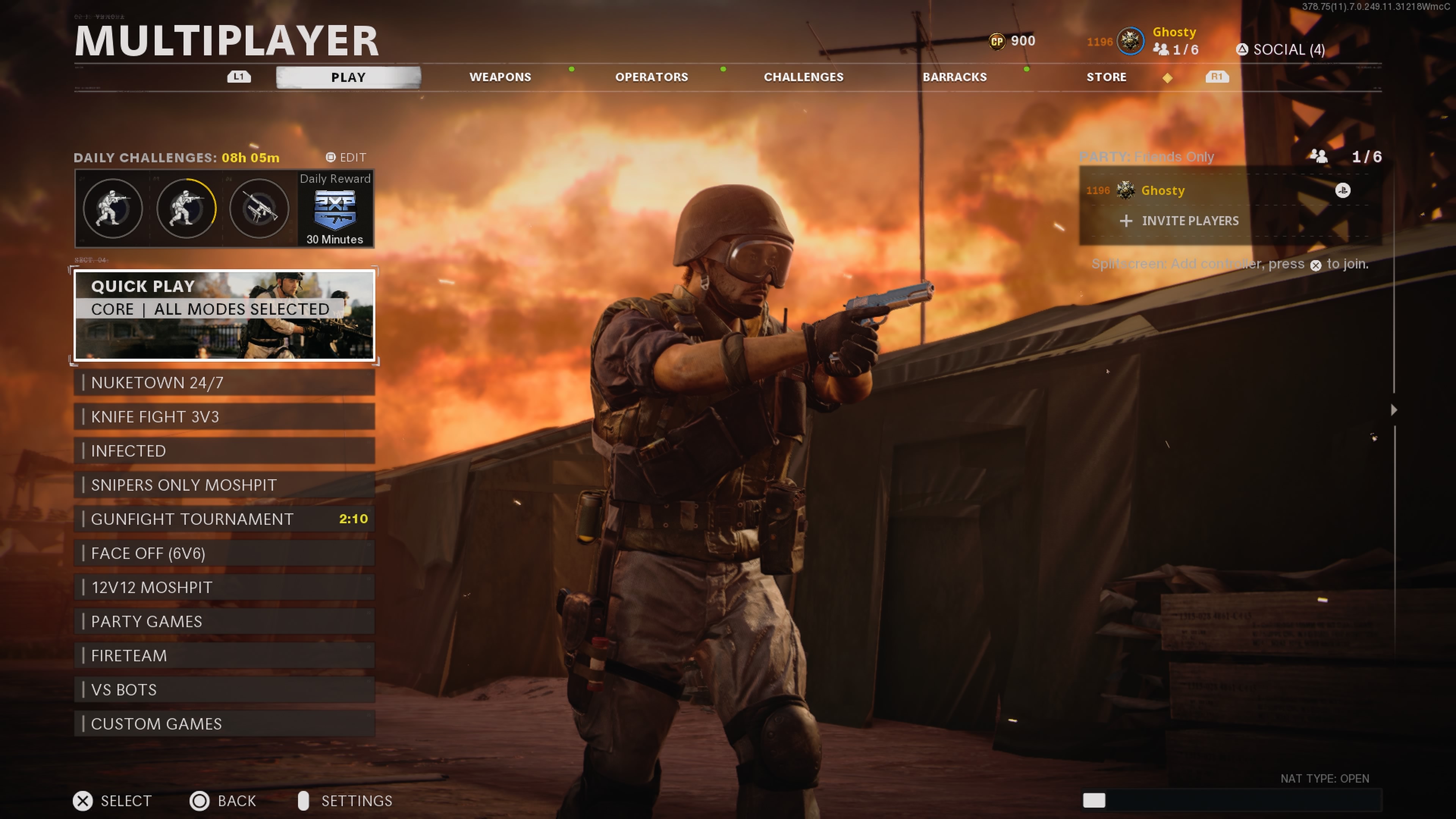Enter the Gunfight Tournament
Image resolution: width=1456 pixels, height=819 pixels.
pos(224,519)
